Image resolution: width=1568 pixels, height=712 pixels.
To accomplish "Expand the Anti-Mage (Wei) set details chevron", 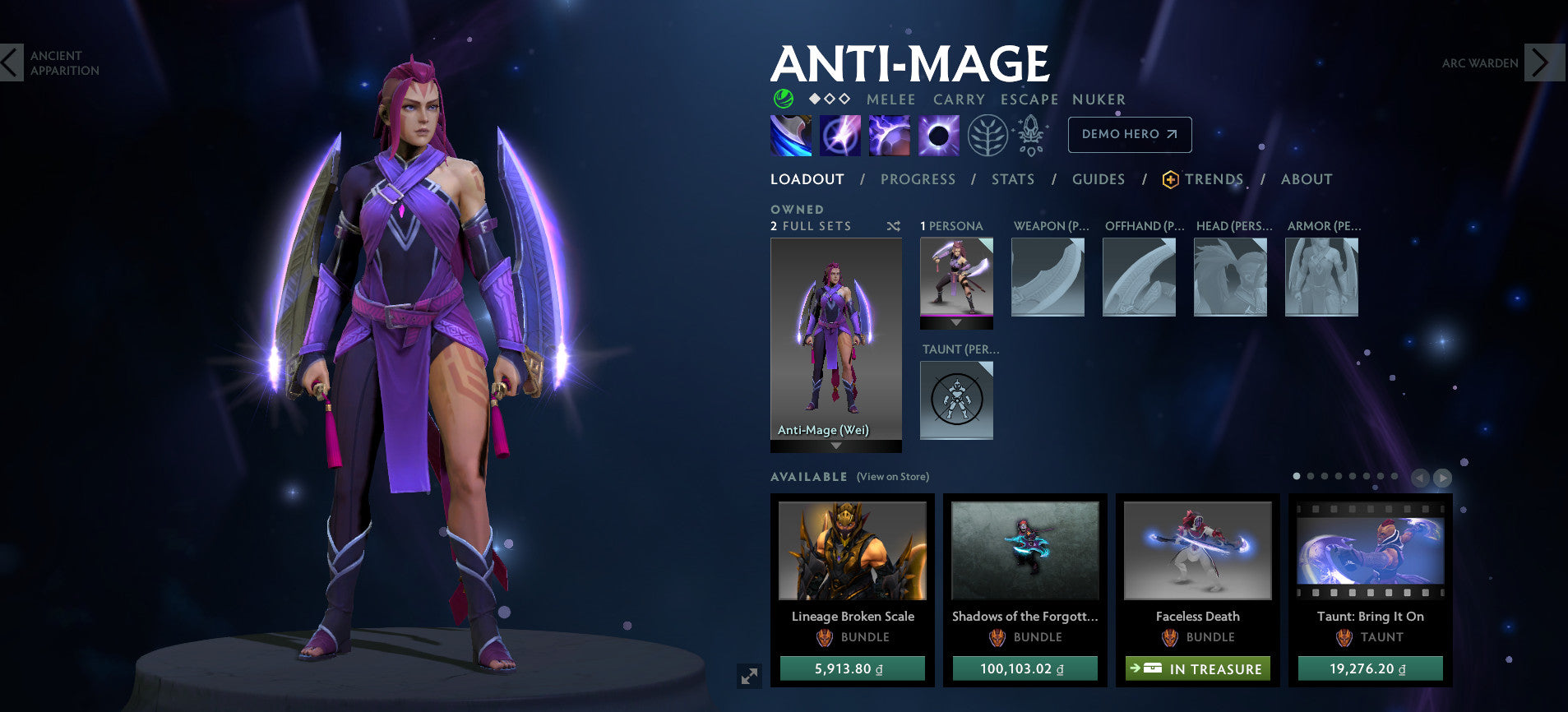I will click(836, 446).
